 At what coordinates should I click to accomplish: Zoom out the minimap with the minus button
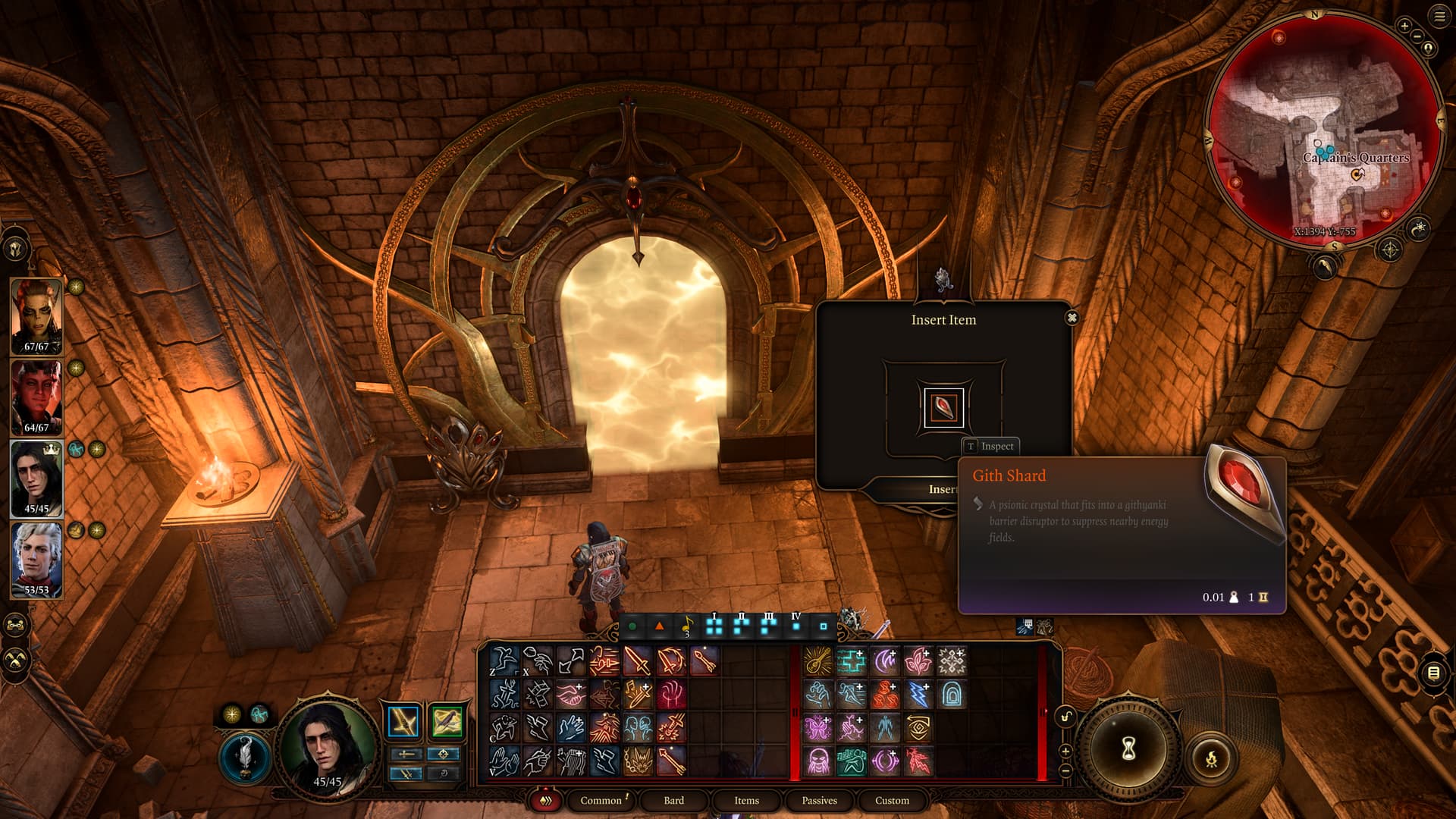coord(1417,36)
